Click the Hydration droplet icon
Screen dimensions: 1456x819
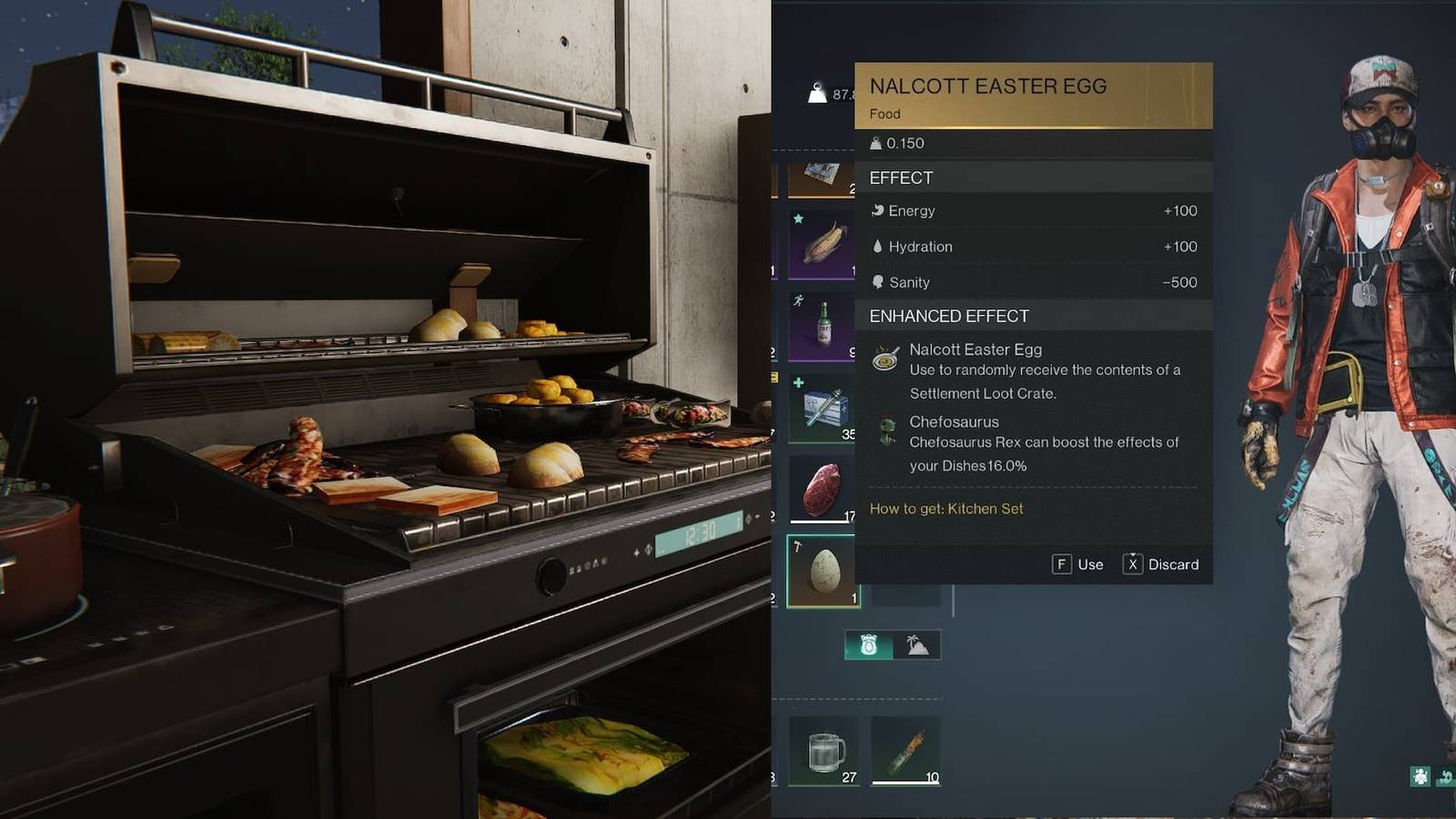(x=877, y=246)
